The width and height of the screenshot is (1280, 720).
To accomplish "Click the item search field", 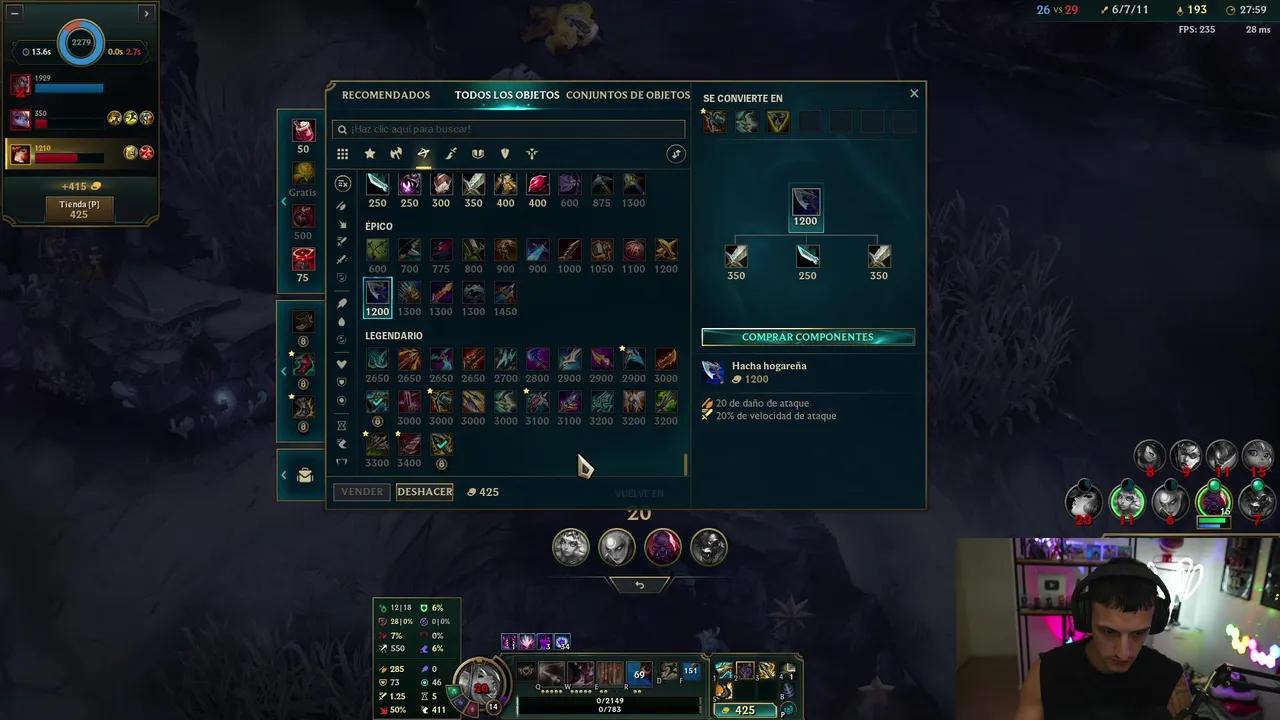I will pos(508,129).
